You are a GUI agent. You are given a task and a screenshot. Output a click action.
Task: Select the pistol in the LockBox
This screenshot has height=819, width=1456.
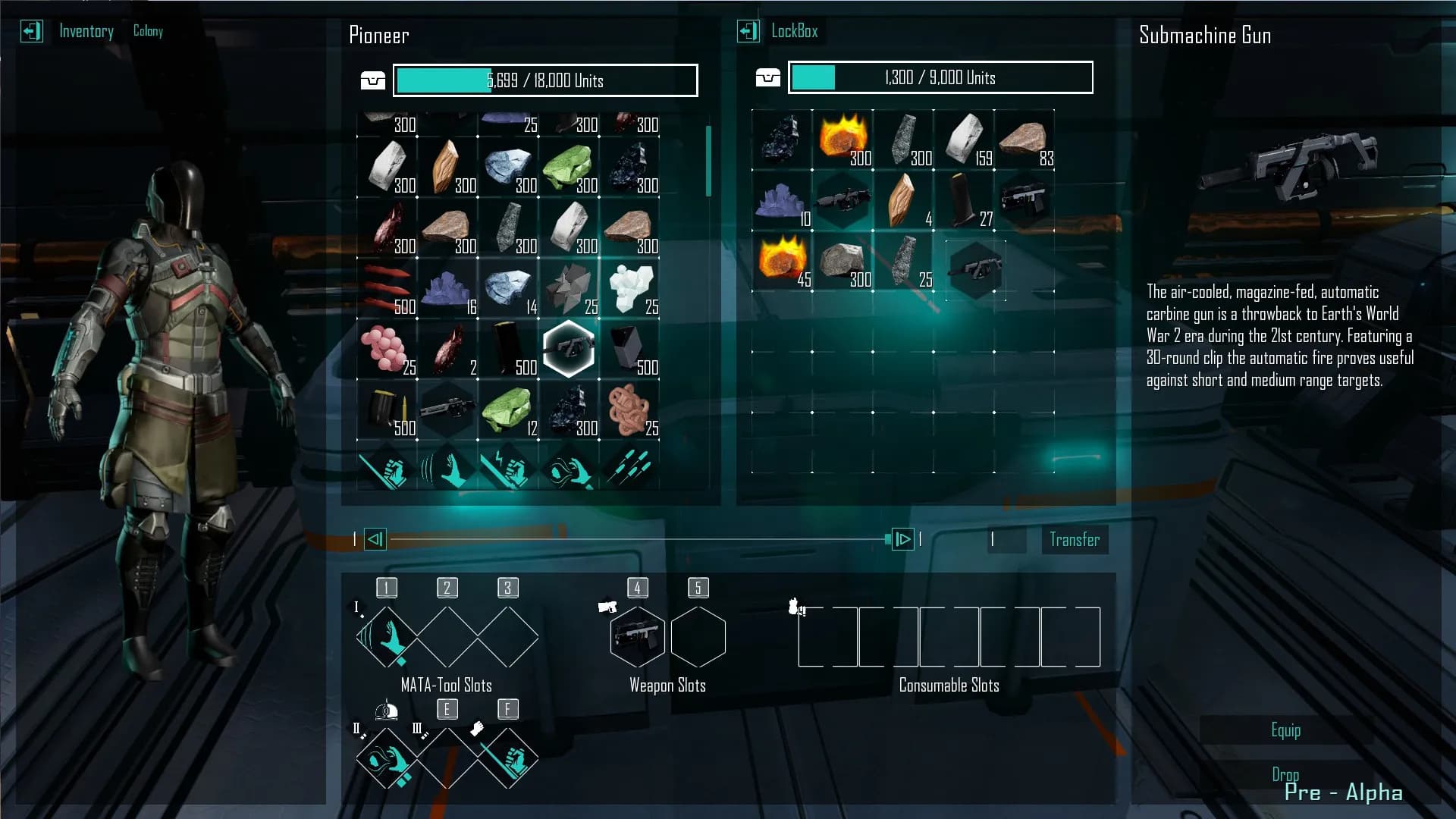click(1024, 200)
